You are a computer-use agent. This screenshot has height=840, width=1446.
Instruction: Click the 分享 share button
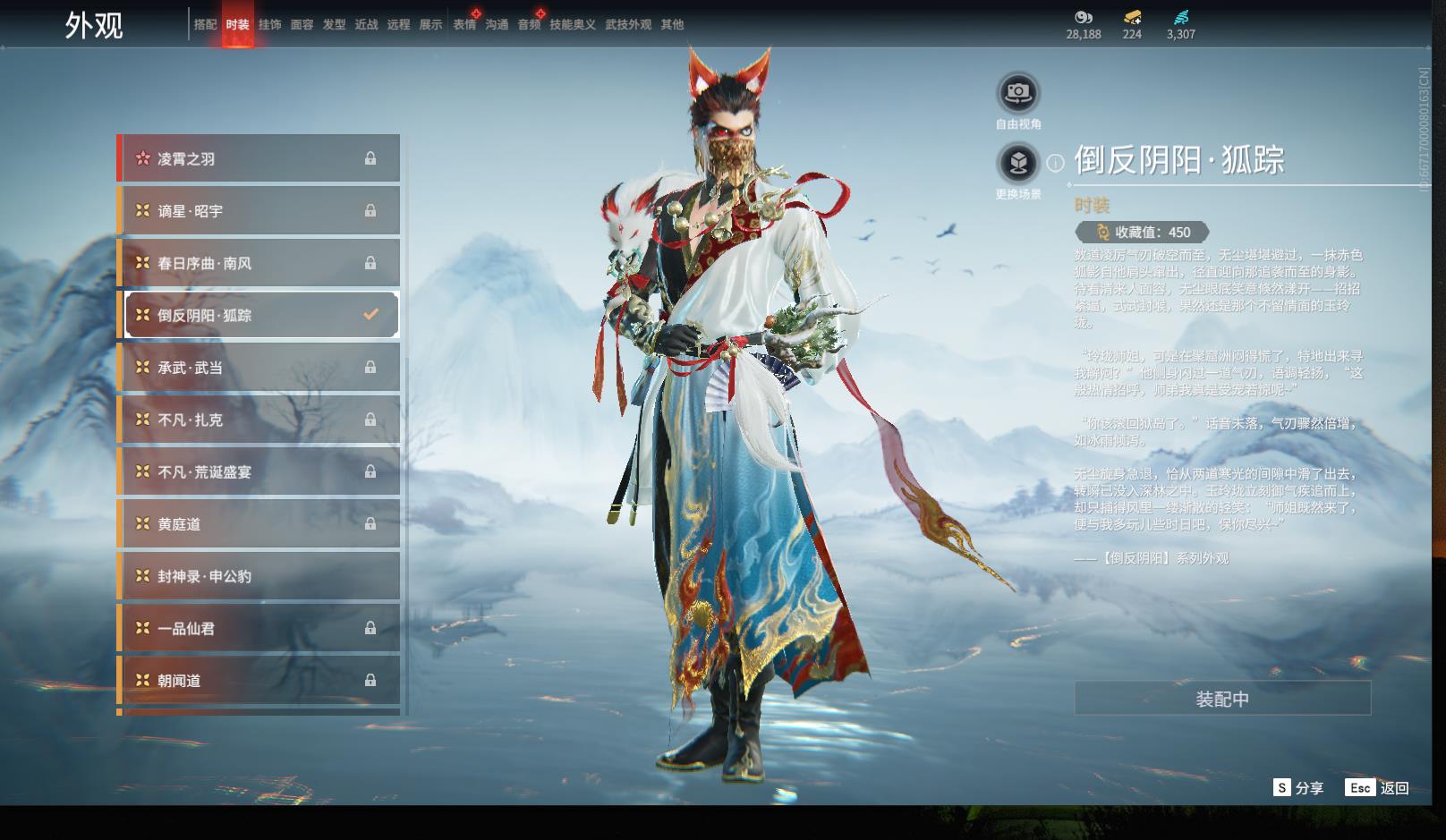tap(1298, 787)
